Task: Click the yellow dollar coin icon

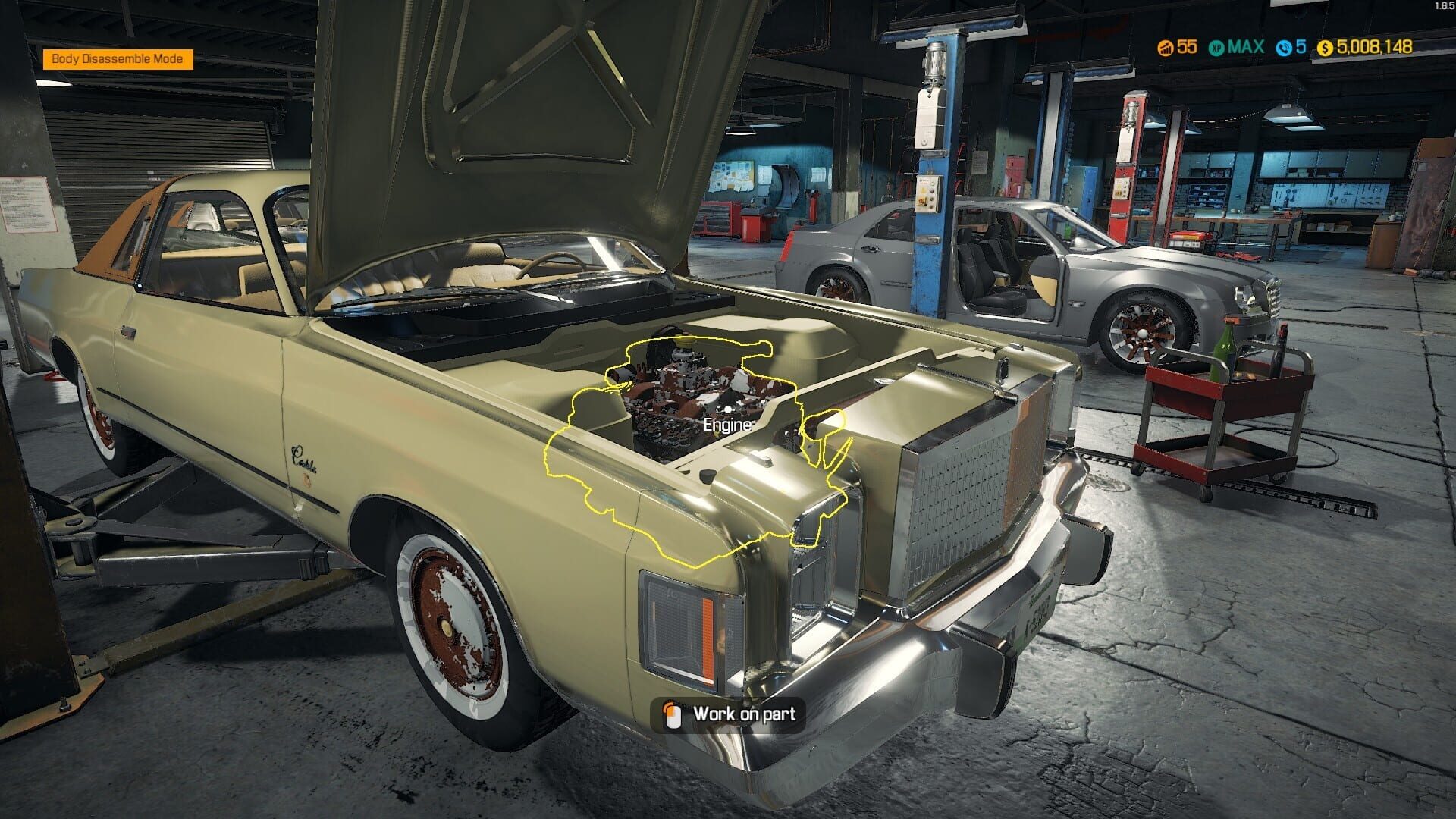Action: click(1325, 48)
